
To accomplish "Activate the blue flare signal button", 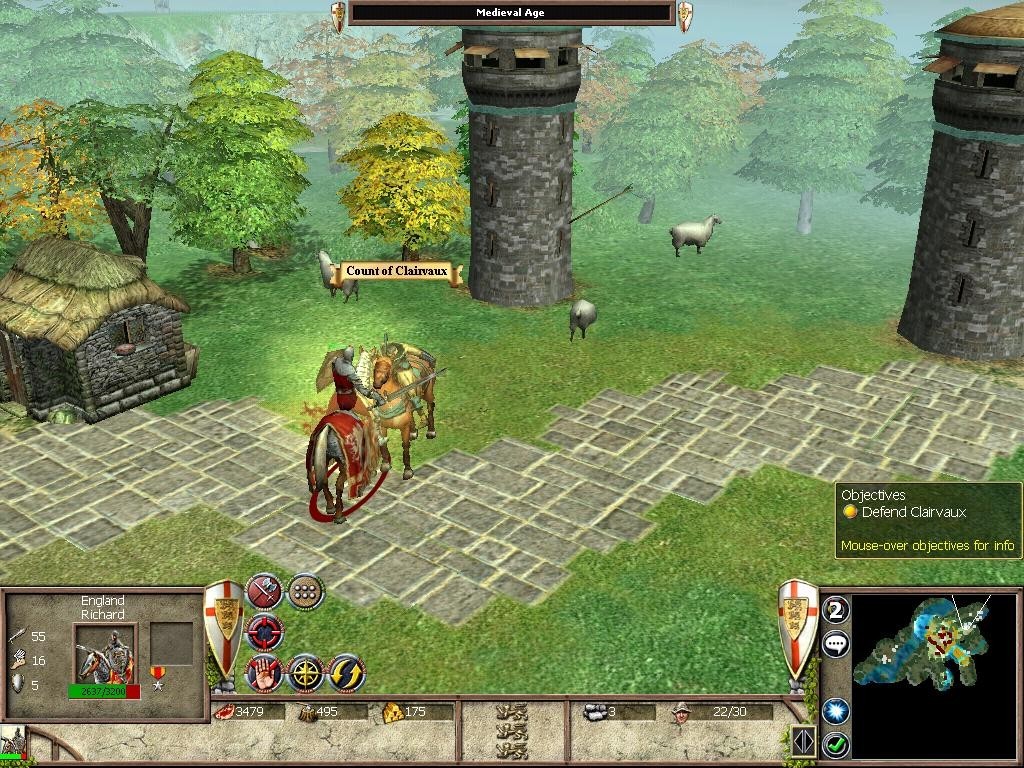I will tap(835, 710).
